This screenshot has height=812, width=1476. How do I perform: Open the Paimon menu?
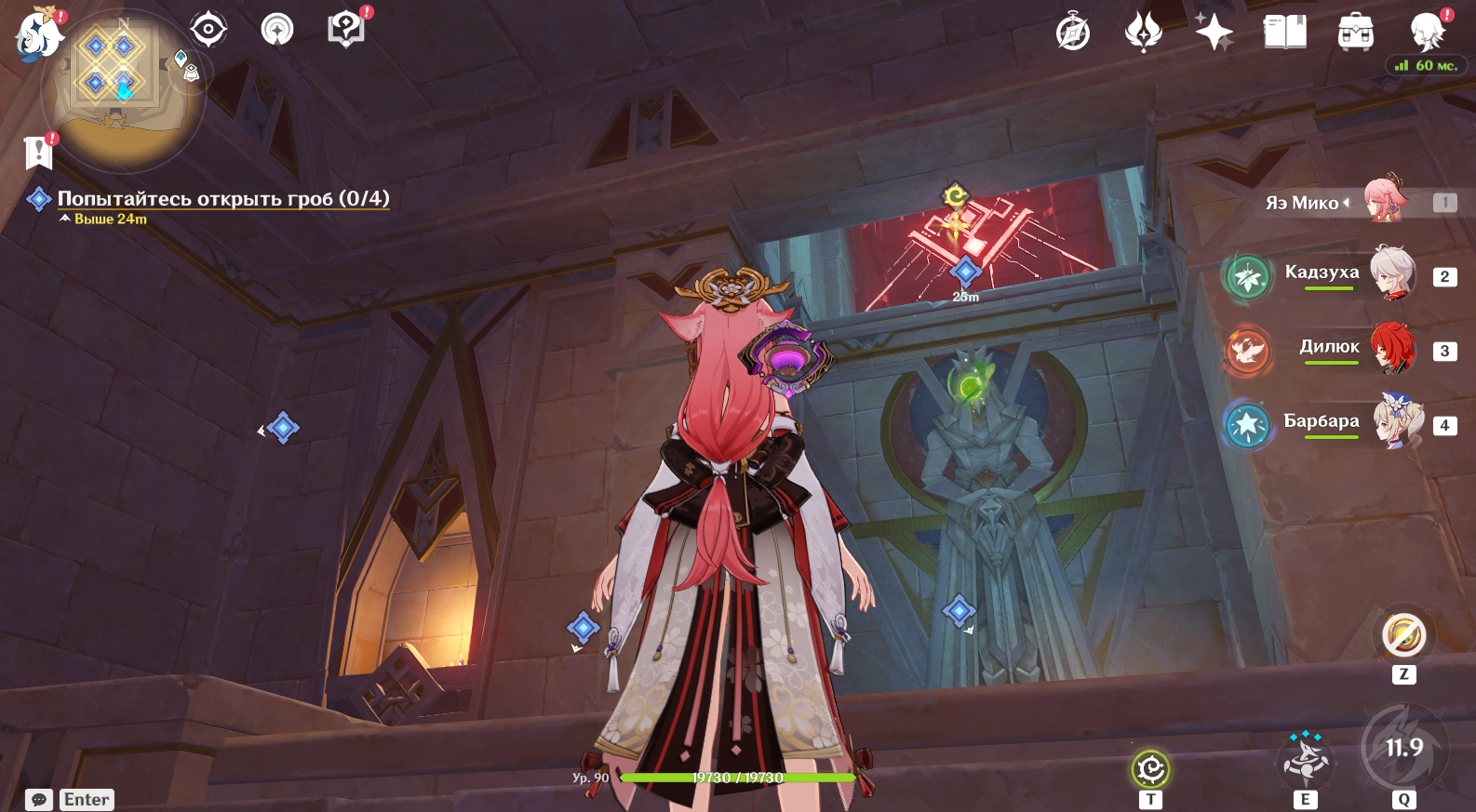point(39,33)
